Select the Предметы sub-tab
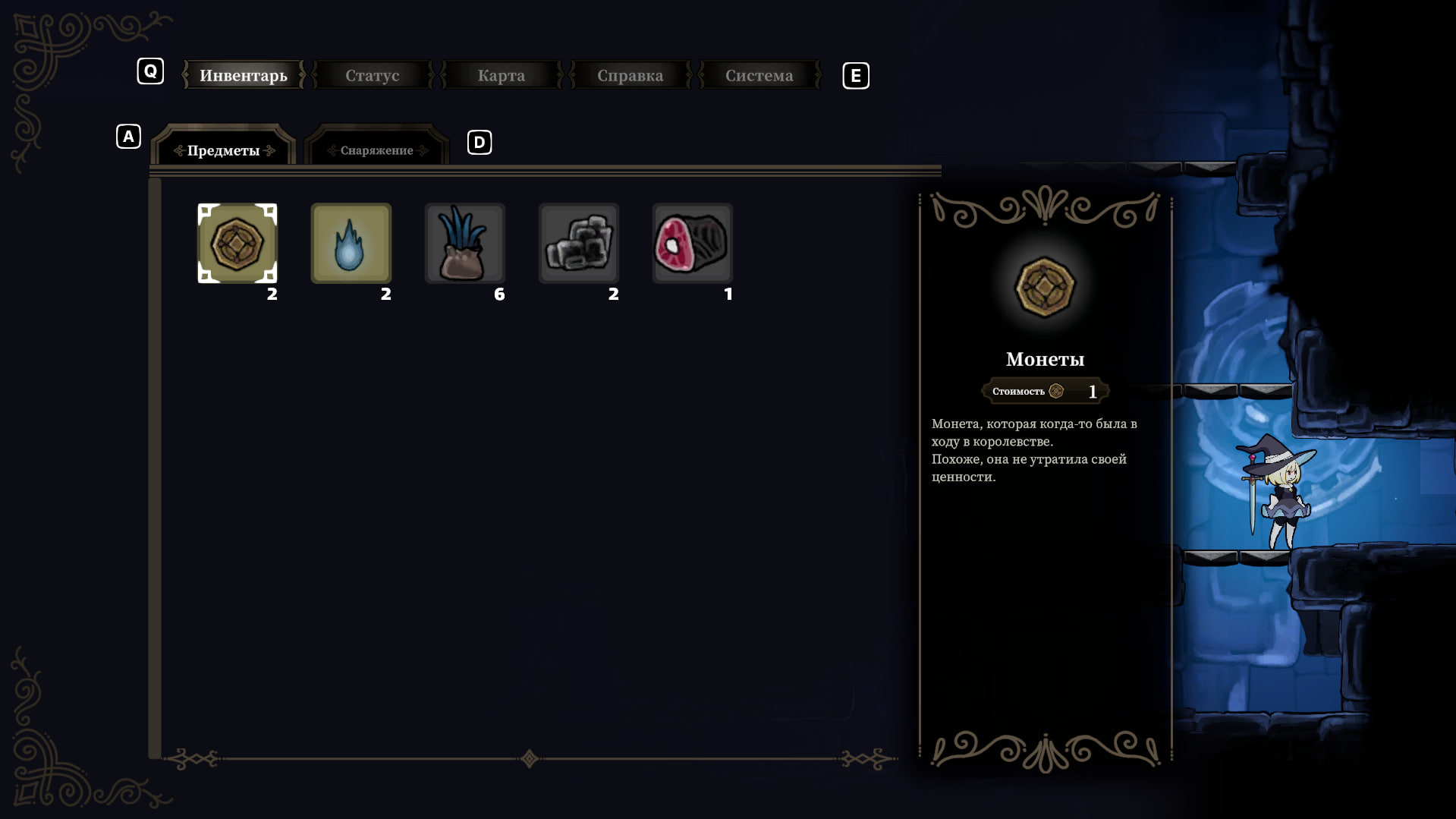1456x819 pixels. 224,150
